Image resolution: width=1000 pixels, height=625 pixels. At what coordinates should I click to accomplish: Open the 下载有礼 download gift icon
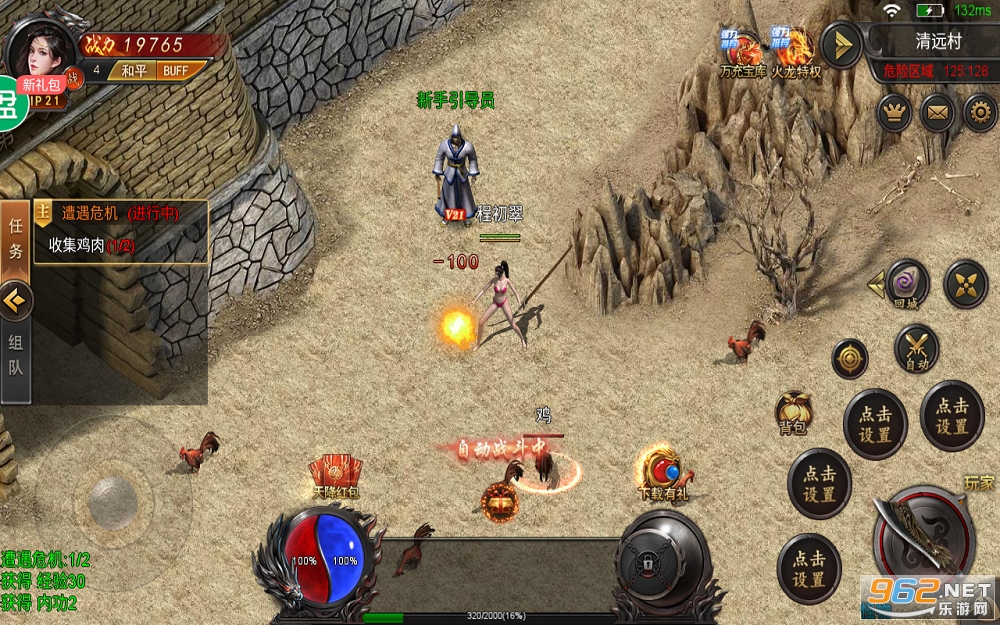(x=663, y=472)
